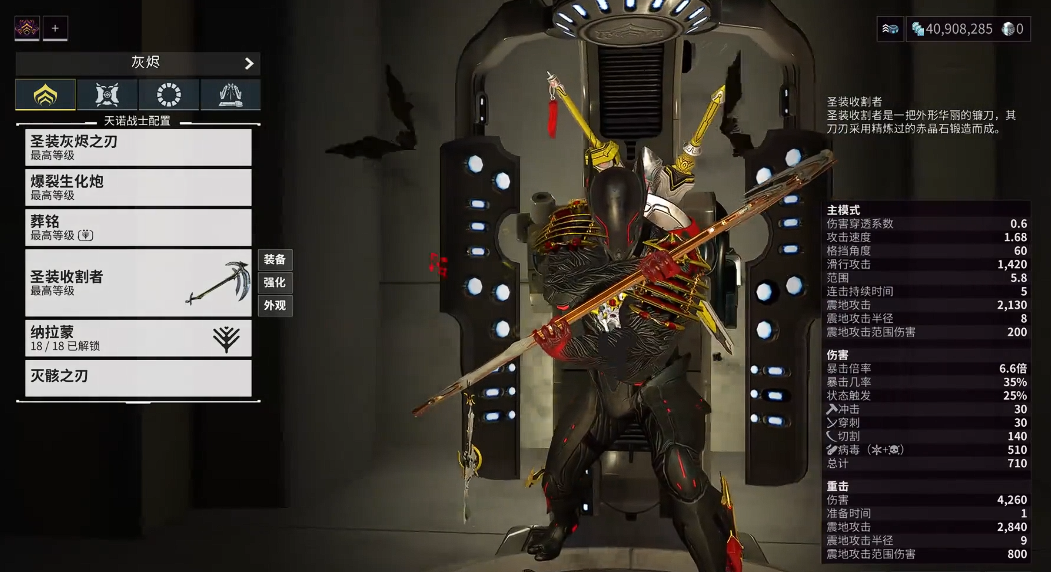Image resolution: width=1051 pixels, height=572 pixels.
Task: Add a new loadout with the plus button
Action: tap(55, 28)
